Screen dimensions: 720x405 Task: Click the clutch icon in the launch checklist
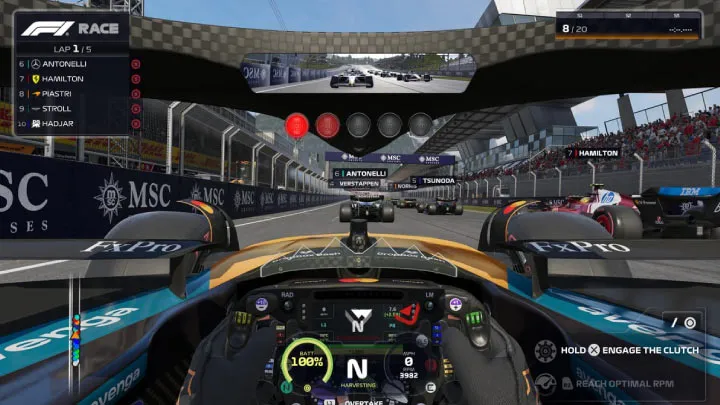click(545, 351)
